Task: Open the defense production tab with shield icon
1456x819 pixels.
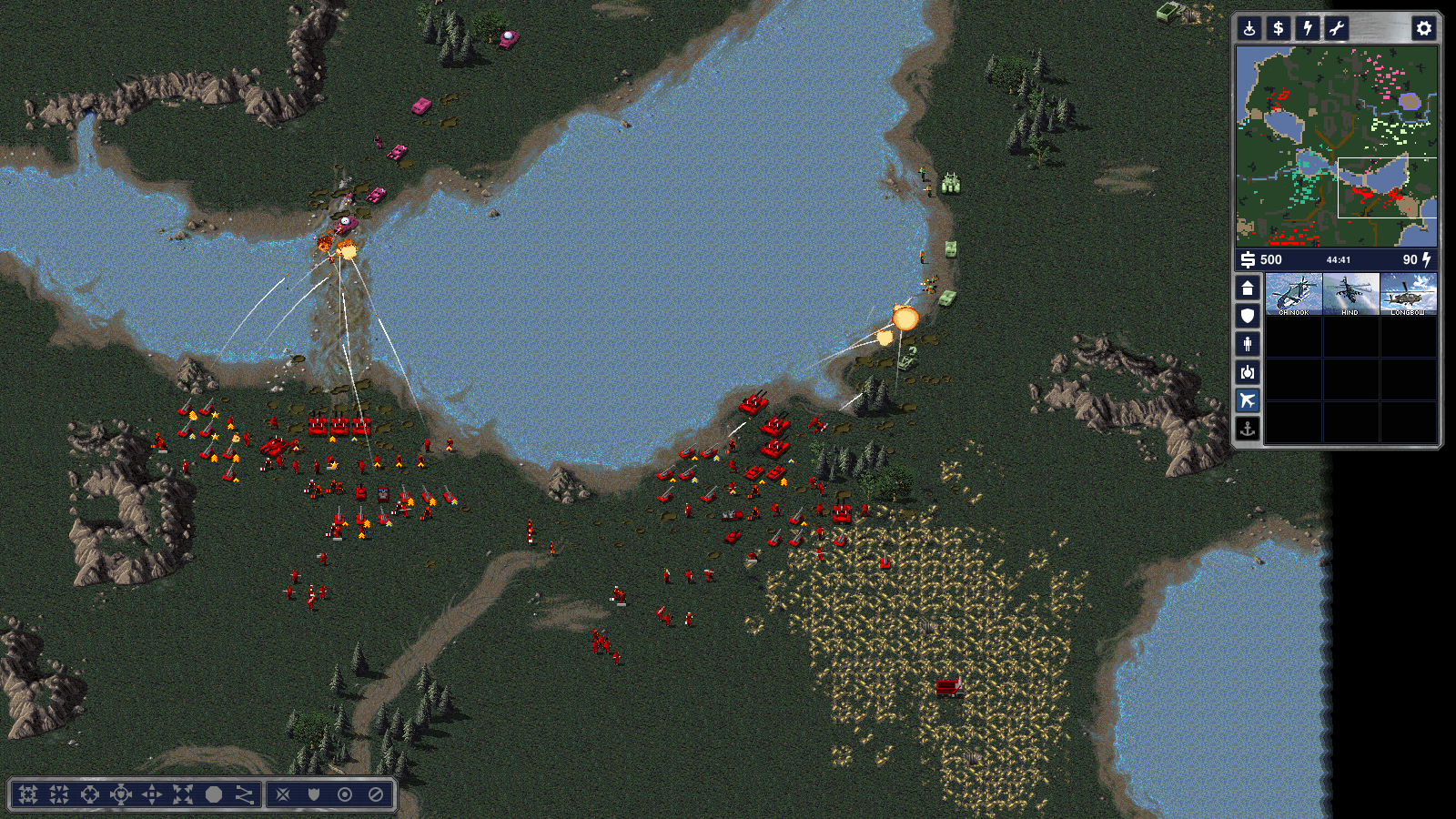Action: [1248, 316]
